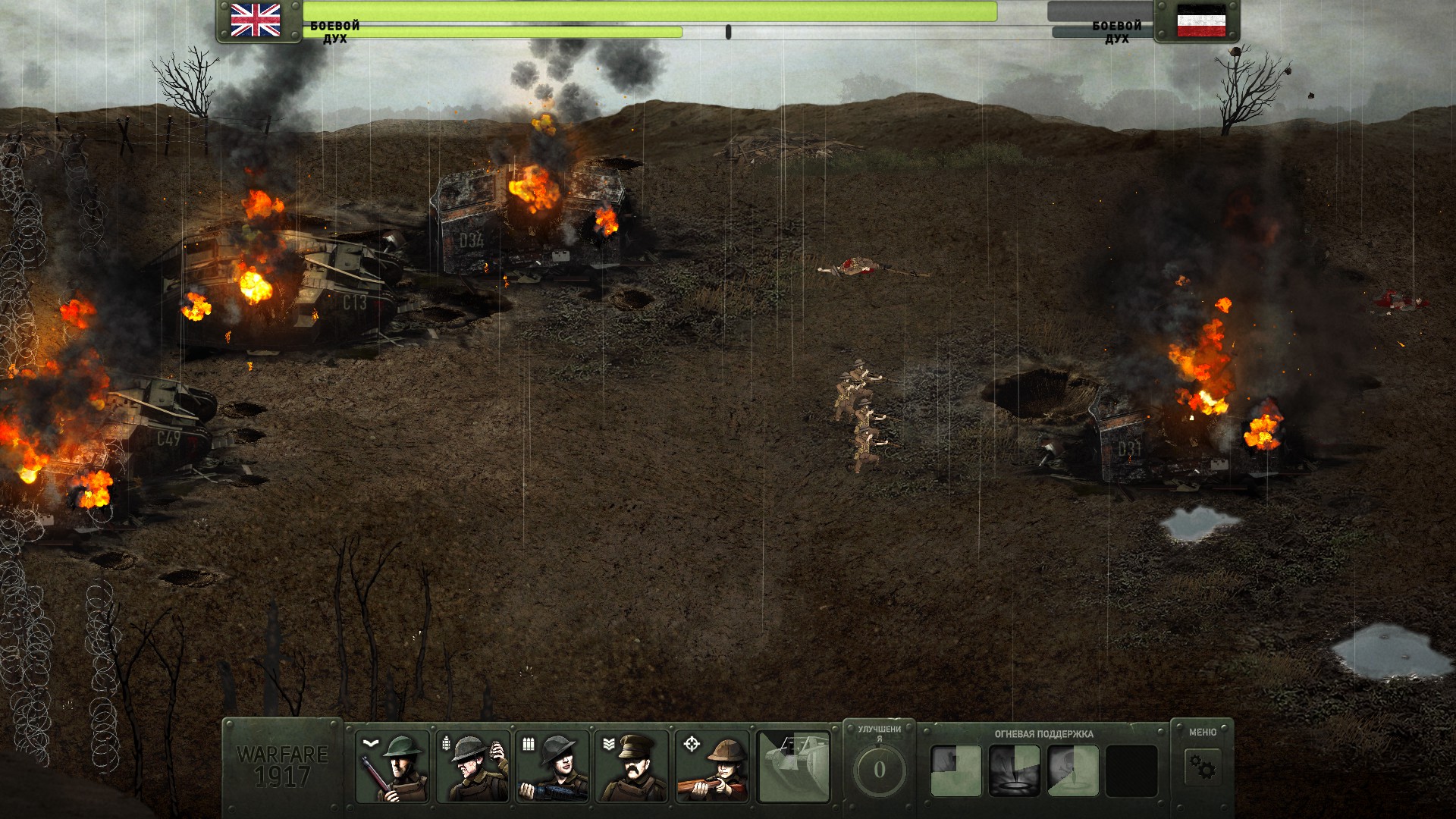Call the first fire support ability

pos(955,770)
